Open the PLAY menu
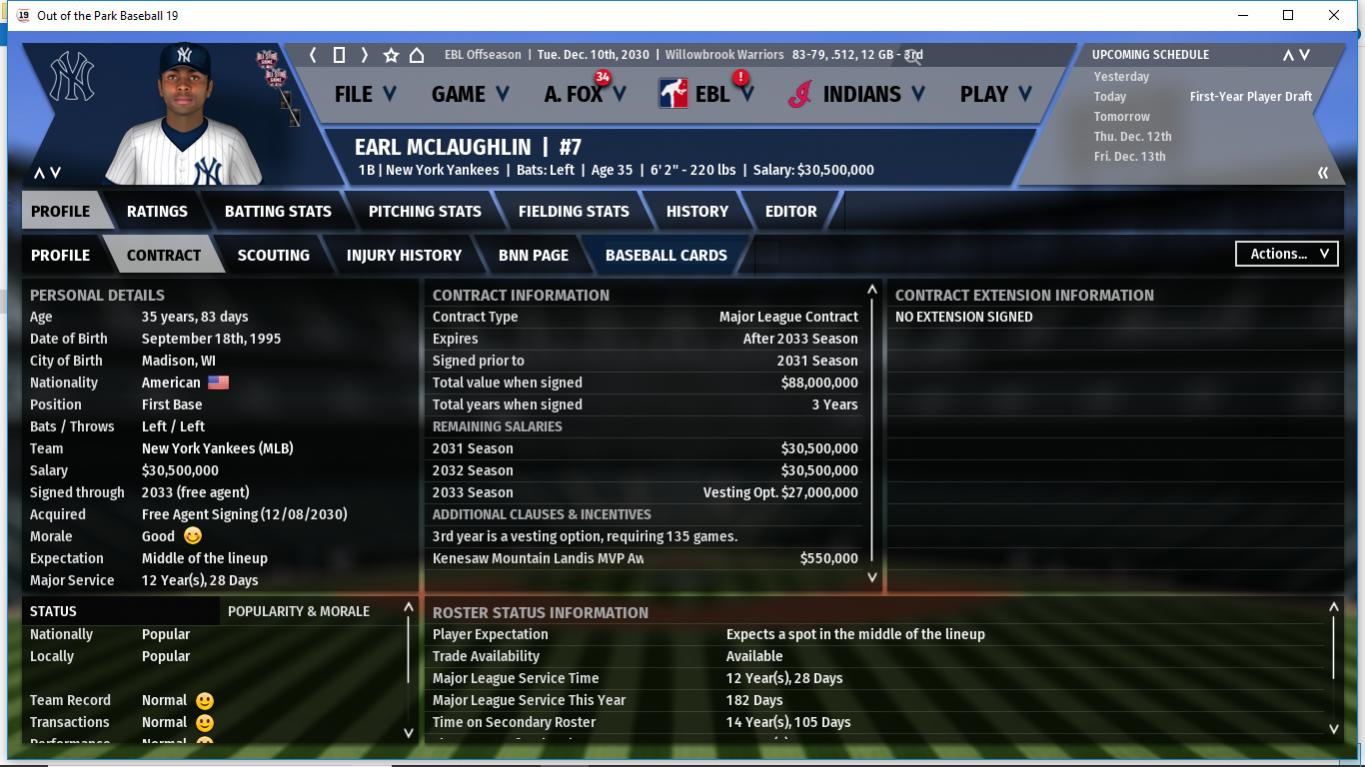Viewport: 1365px width, 767px height. pos(994,94)
